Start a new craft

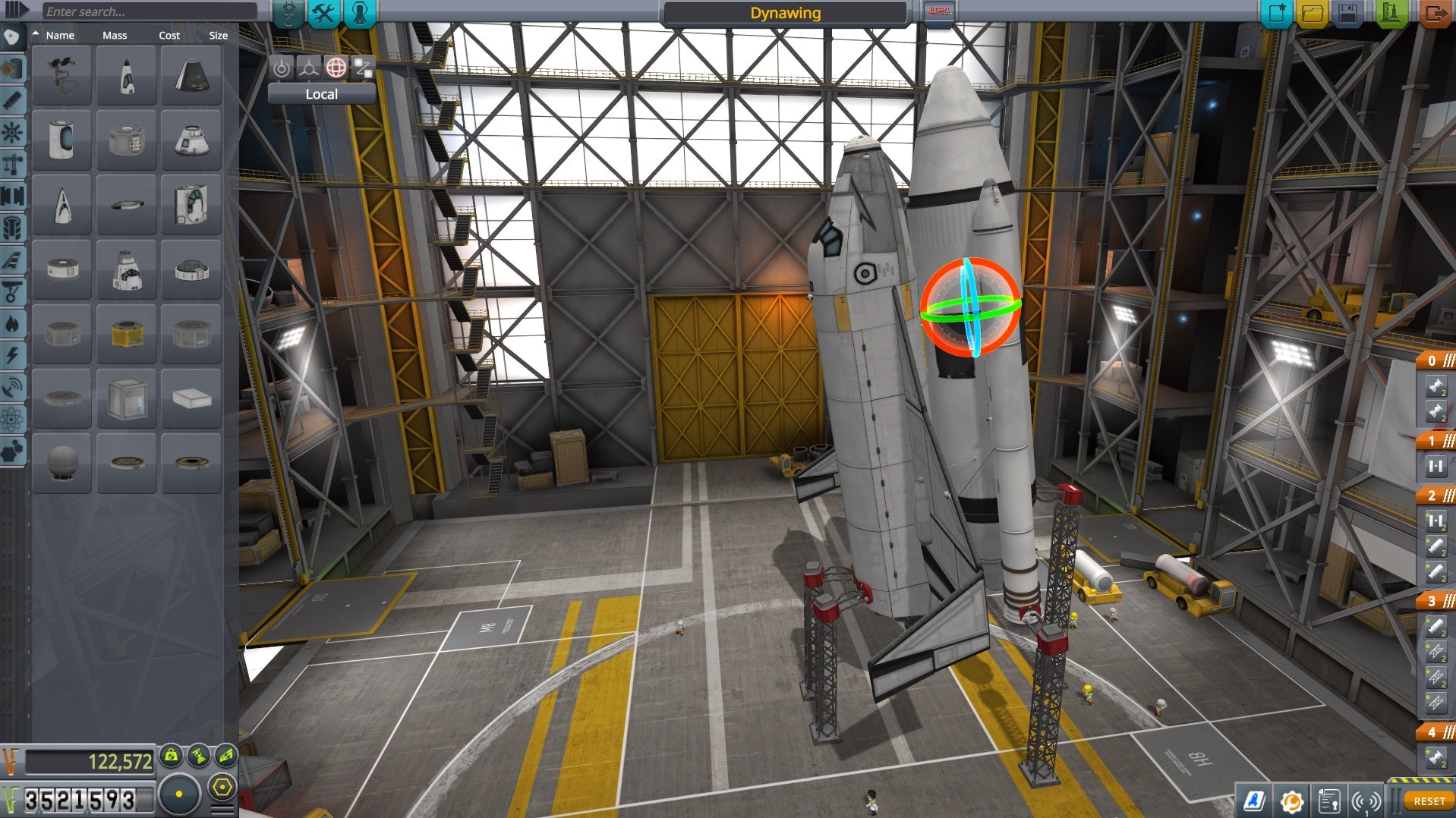click(x=1278, y=12)
